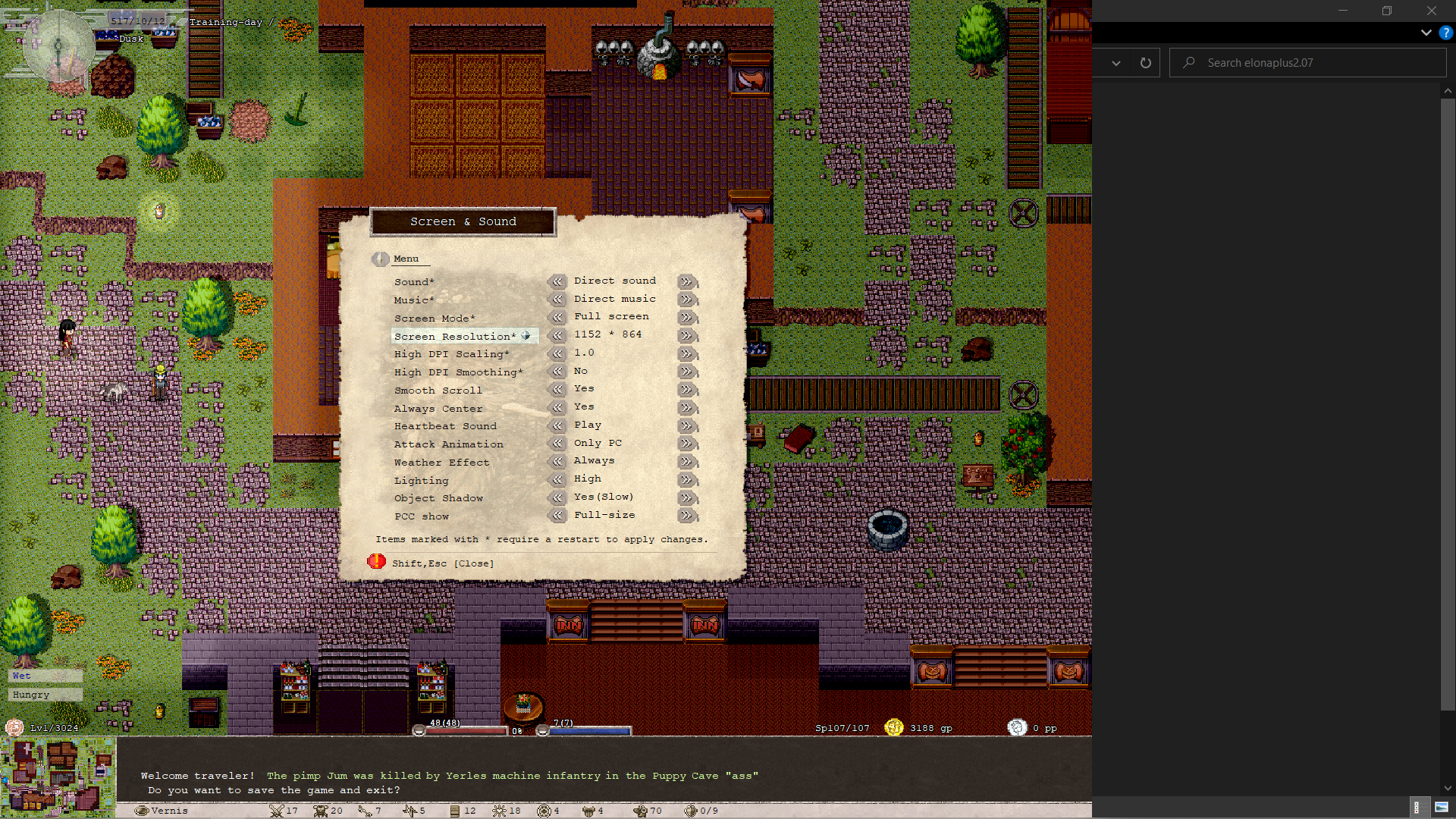Click the browser refresh button
The image size is (1456, 819).
click(1145, 62)
